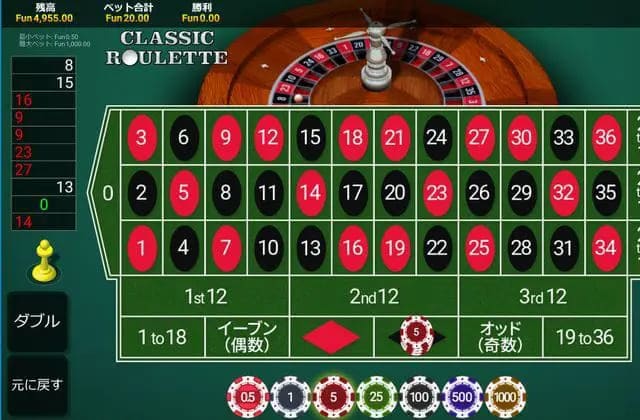Bet on the 2nd 12 dozen
The image size is (640, 420).
(x=373, y=296)
